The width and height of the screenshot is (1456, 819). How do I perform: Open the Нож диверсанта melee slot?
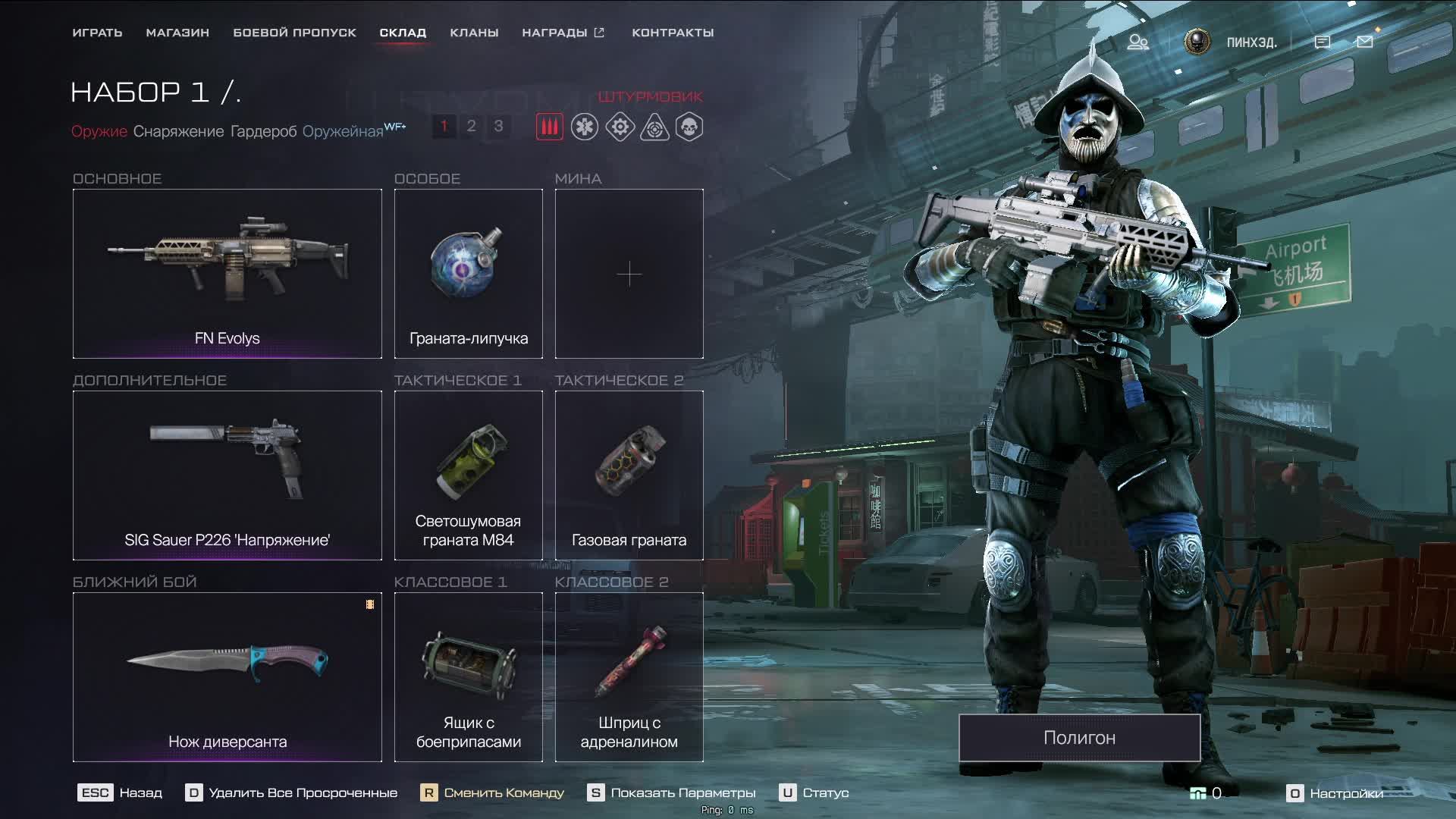227,676
